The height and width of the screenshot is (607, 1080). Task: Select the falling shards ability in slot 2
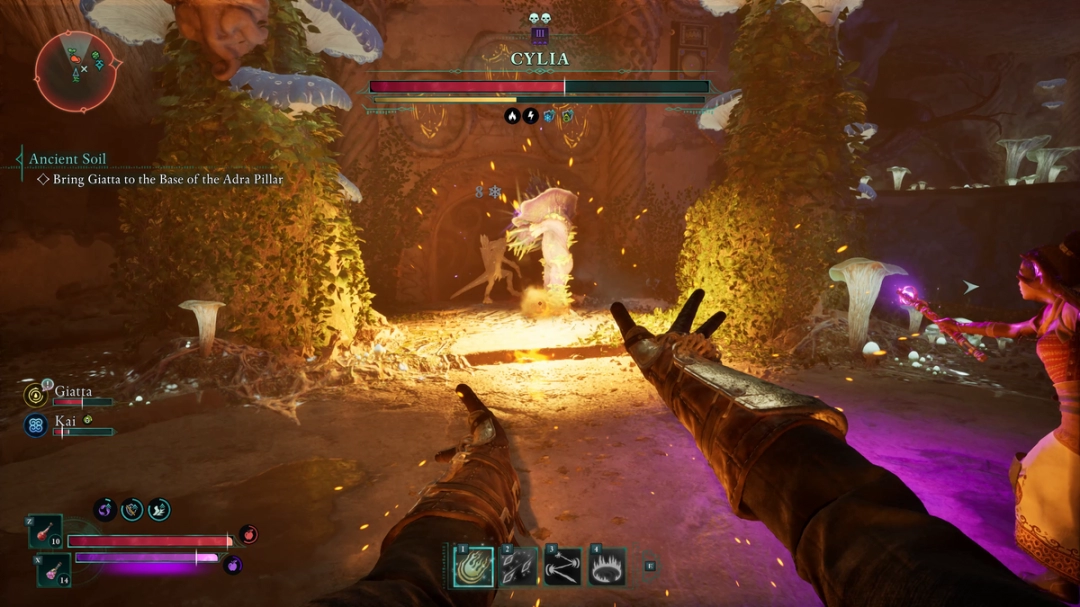[518, 567]
